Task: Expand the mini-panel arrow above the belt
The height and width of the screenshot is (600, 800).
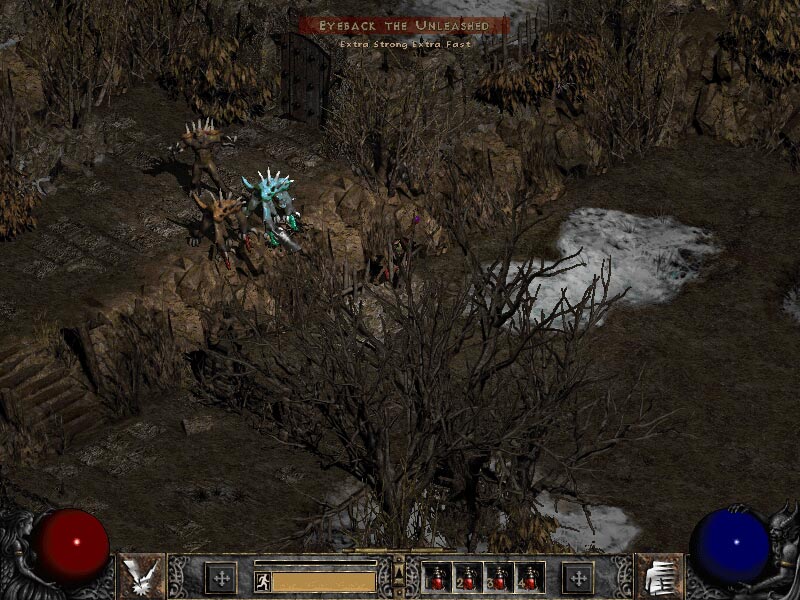Action: (399, 572)
